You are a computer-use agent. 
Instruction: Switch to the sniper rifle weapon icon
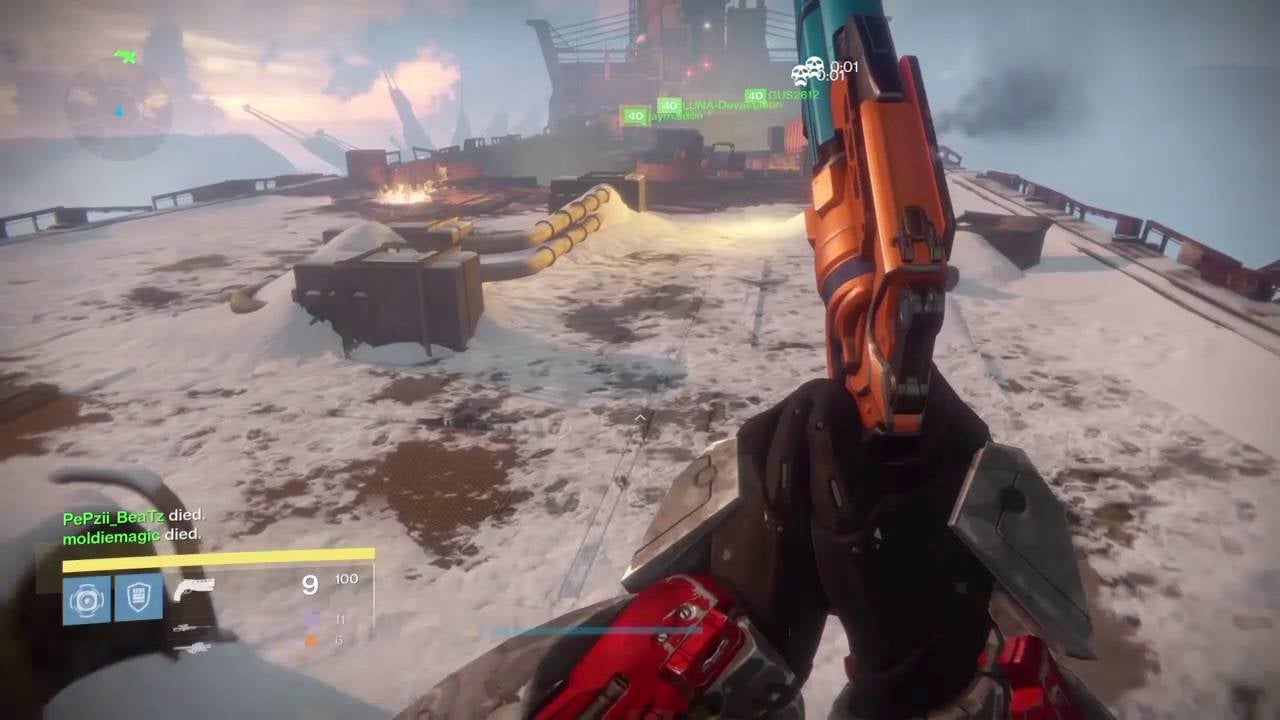point(190,628)
